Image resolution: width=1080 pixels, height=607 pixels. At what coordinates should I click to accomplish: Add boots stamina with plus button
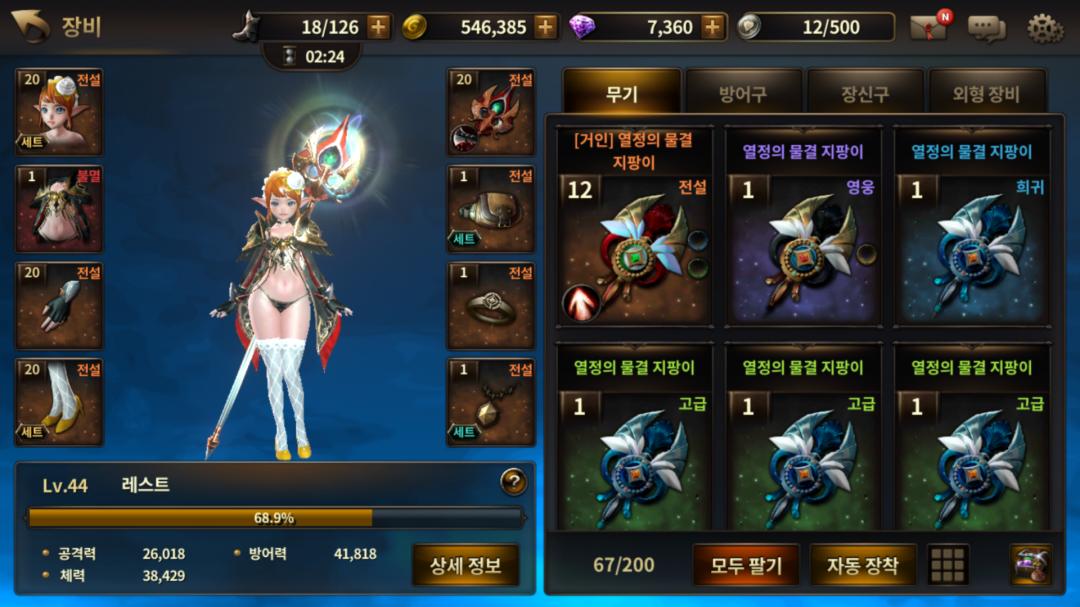(x=378, y=27)
